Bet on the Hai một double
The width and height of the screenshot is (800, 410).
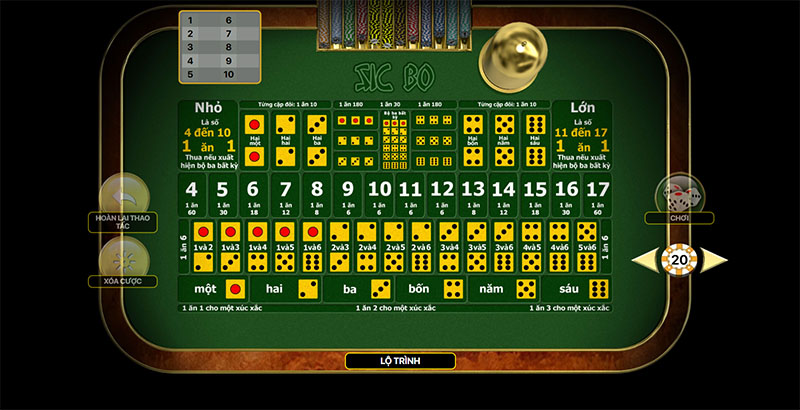coord(257,135)
